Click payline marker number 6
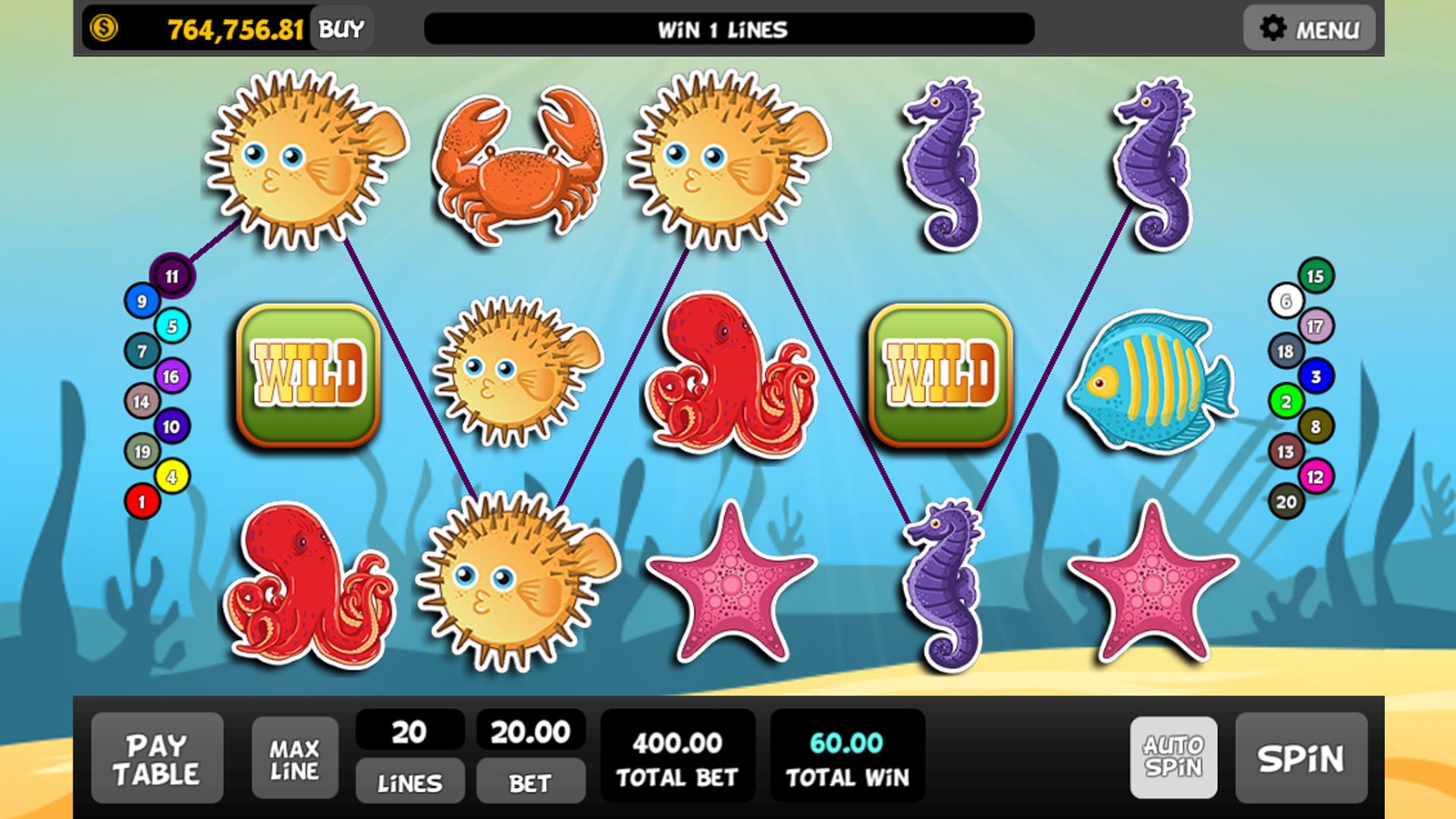1456x819 pixels. (1285, 300)
